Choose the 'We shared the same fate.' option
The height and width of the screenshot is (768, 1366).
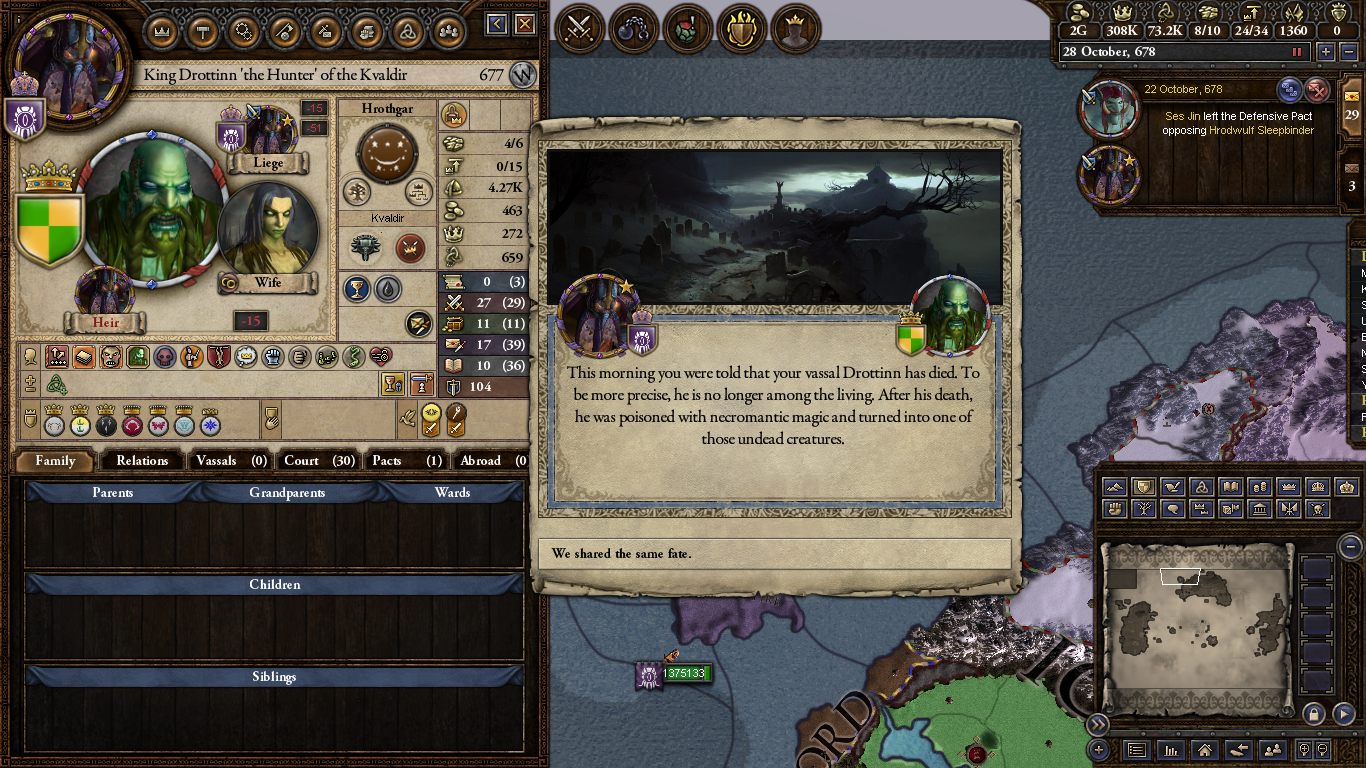(x=775, y=554)
